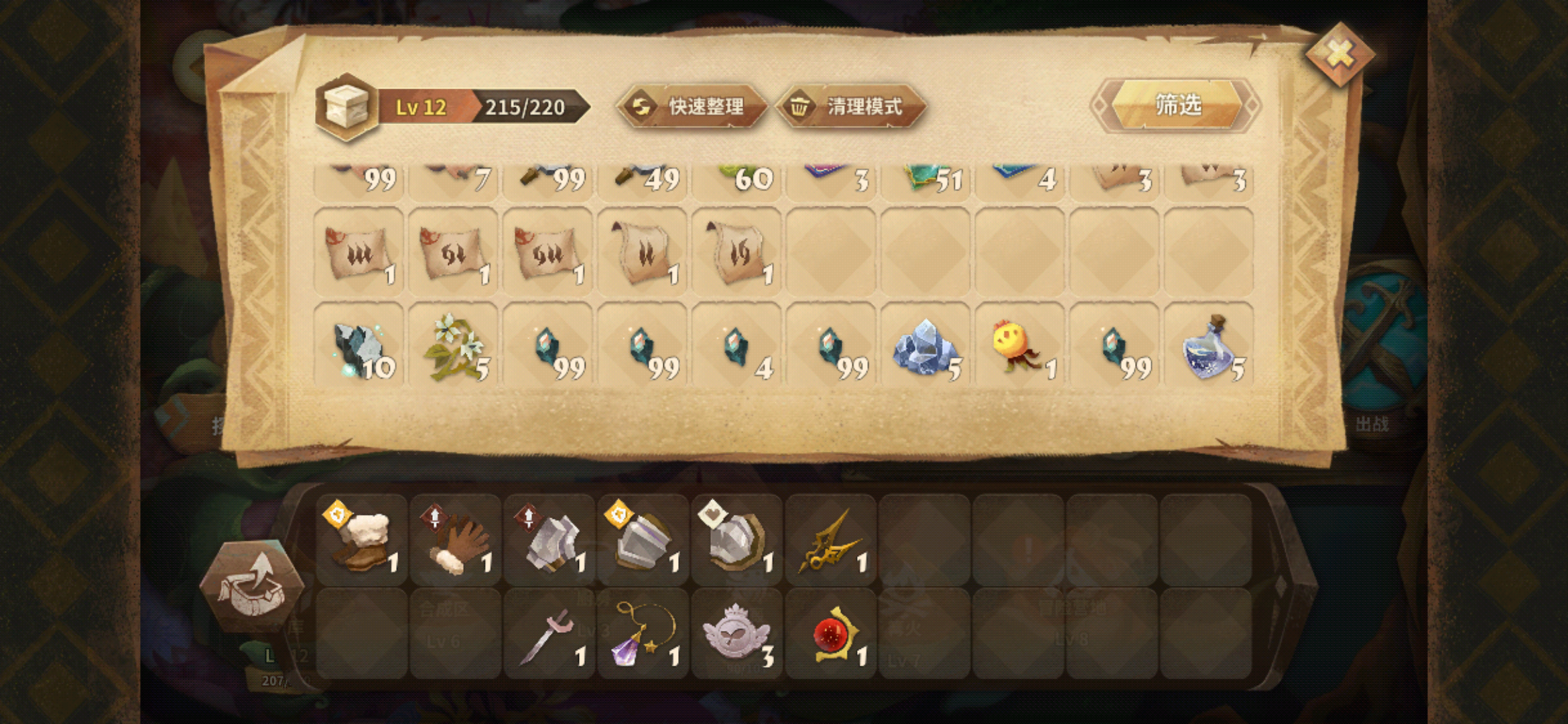Image resolution: width=1568 pixels, height=724 pixels.
Task: Select the blue potion flask slot
Action: coord(1209,347)
